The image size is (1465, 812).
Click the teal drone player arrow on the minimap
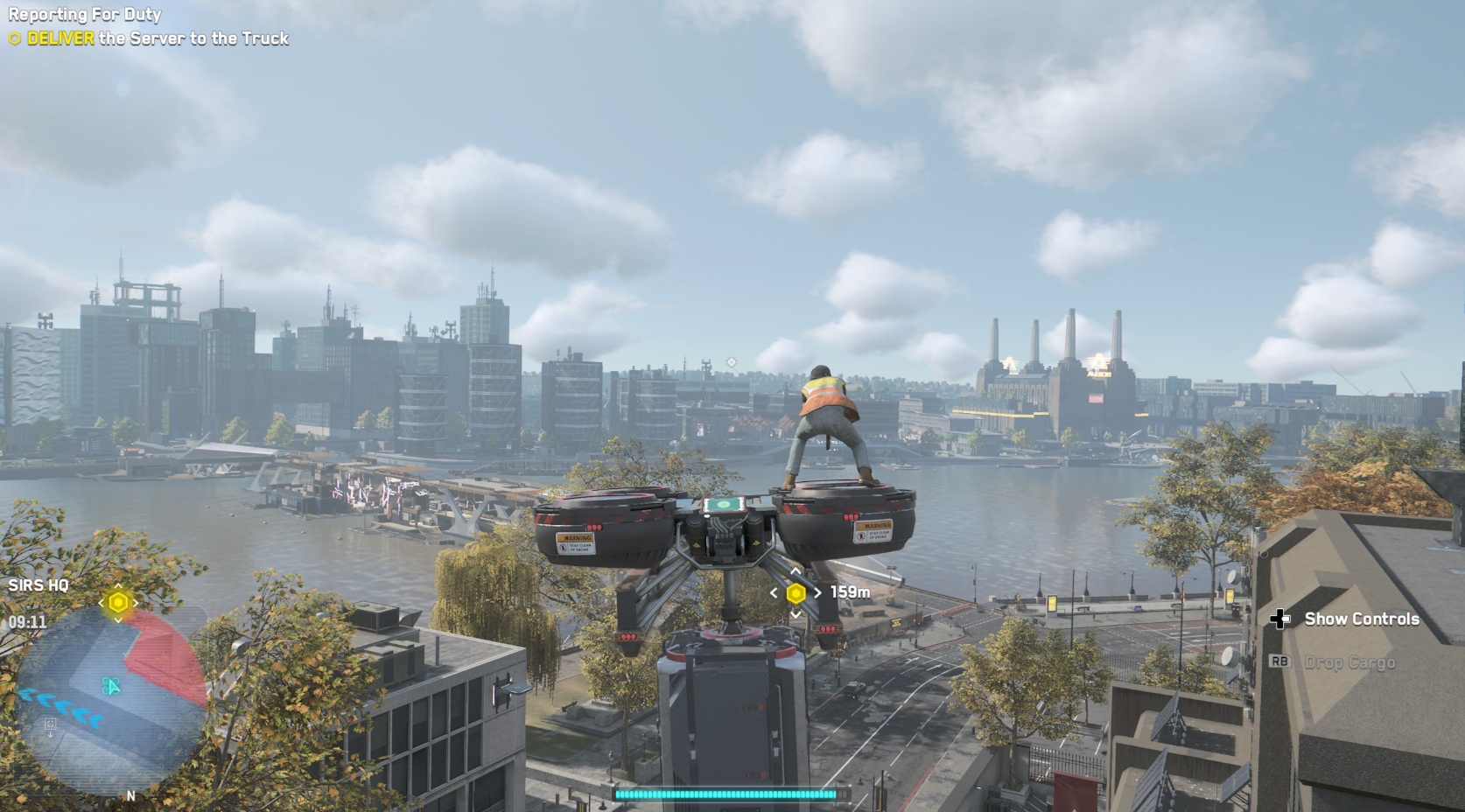111,684
